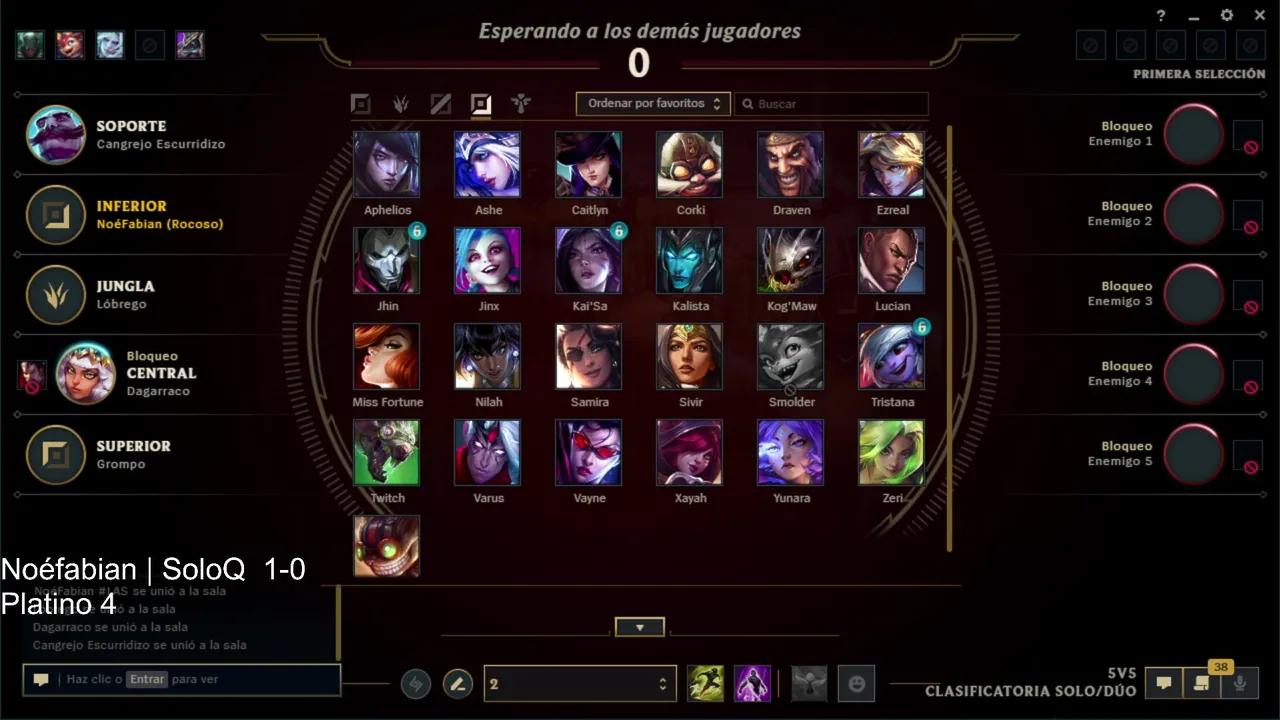This screenshot has width=1280, height=720.
Task: Open the Ordenar por favoritos dropdown
Action: click(652, 103)
